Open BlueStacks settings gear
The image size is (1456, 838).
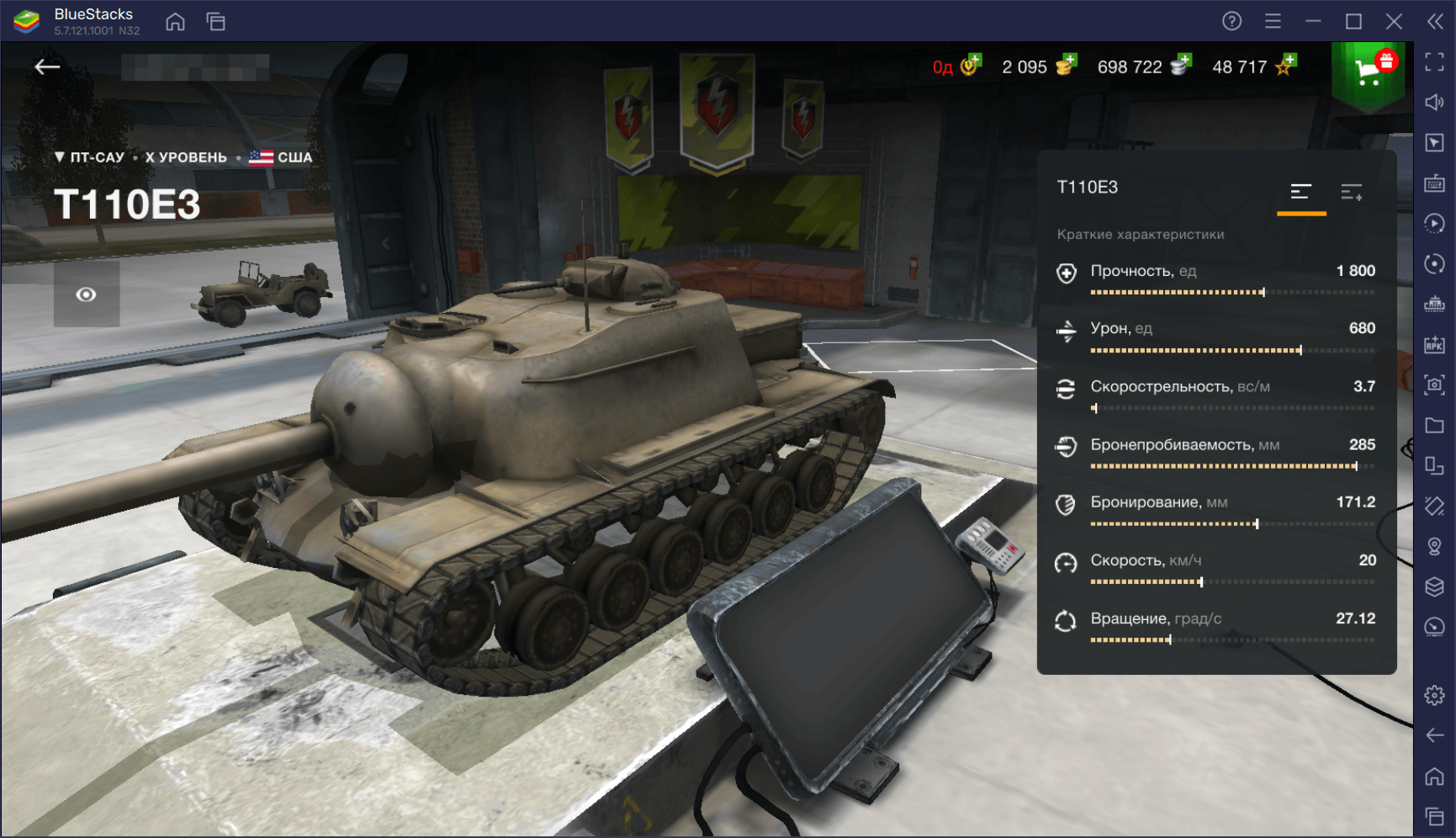pyautogui.click(x=1434, y=696)
